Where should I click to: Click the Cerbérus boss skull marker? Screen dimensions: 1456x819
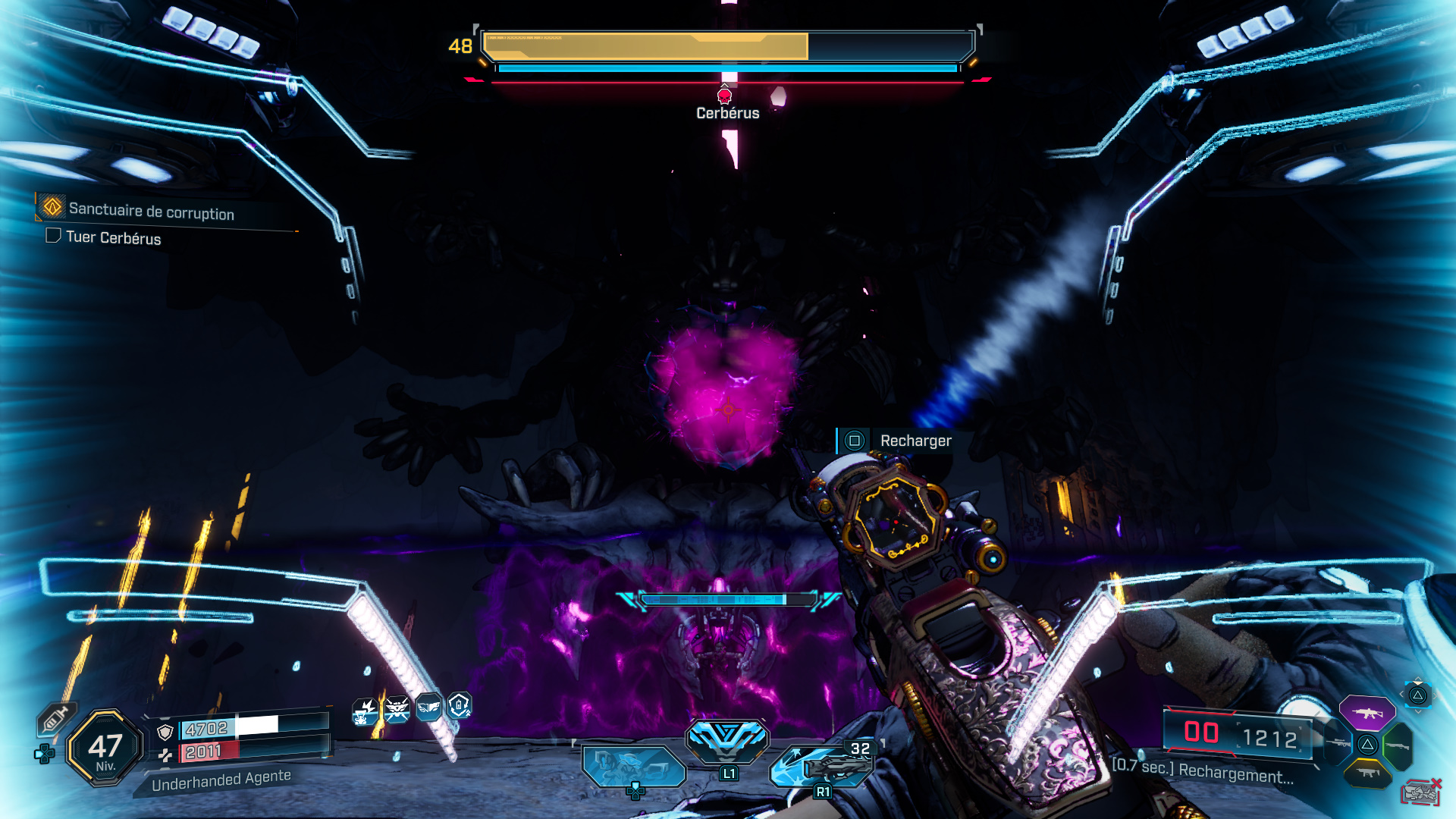point(724,96)
